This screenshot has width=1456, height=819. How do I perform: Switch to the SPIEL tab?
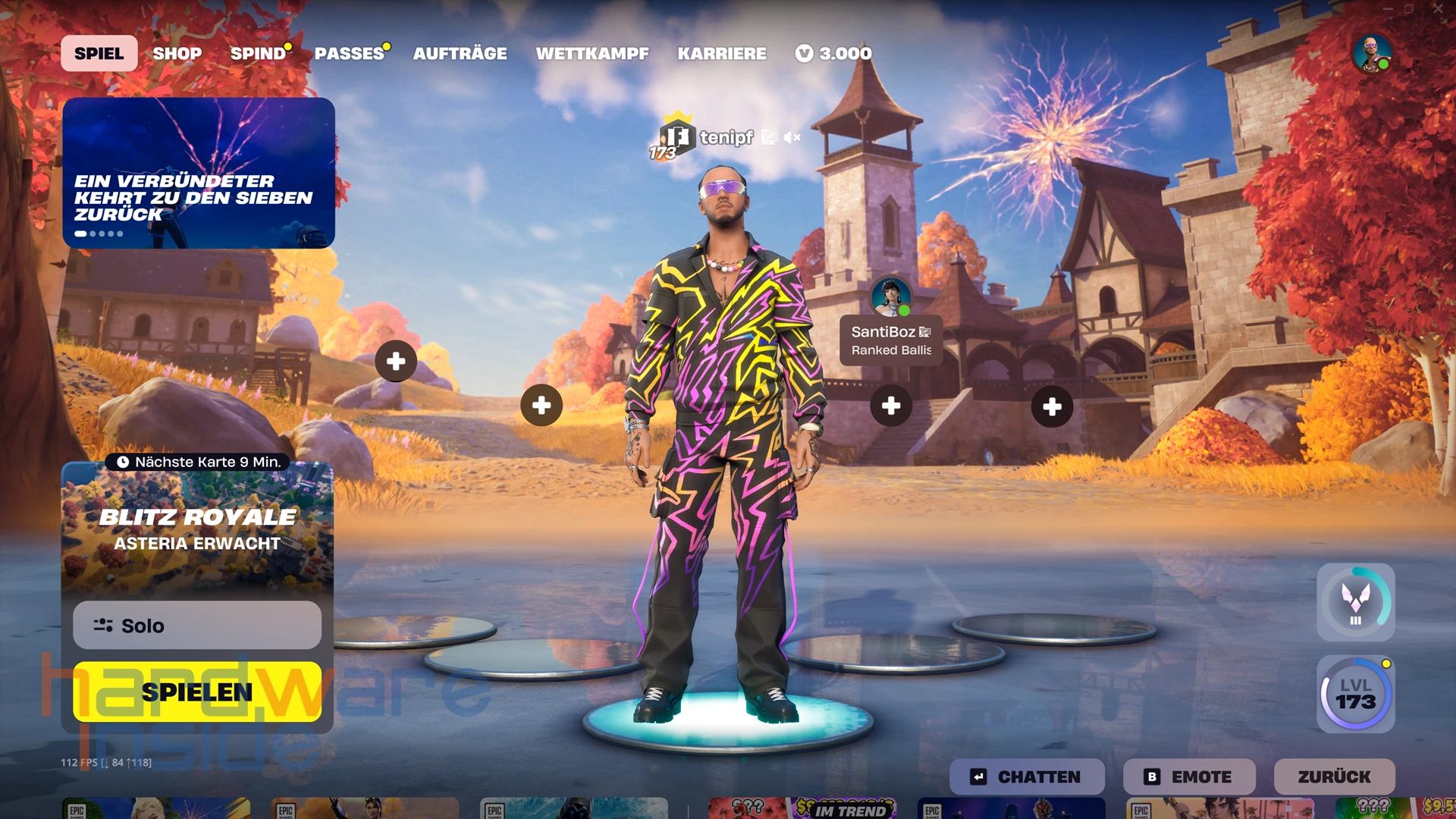pyautogui.click(x=99, y=53)
